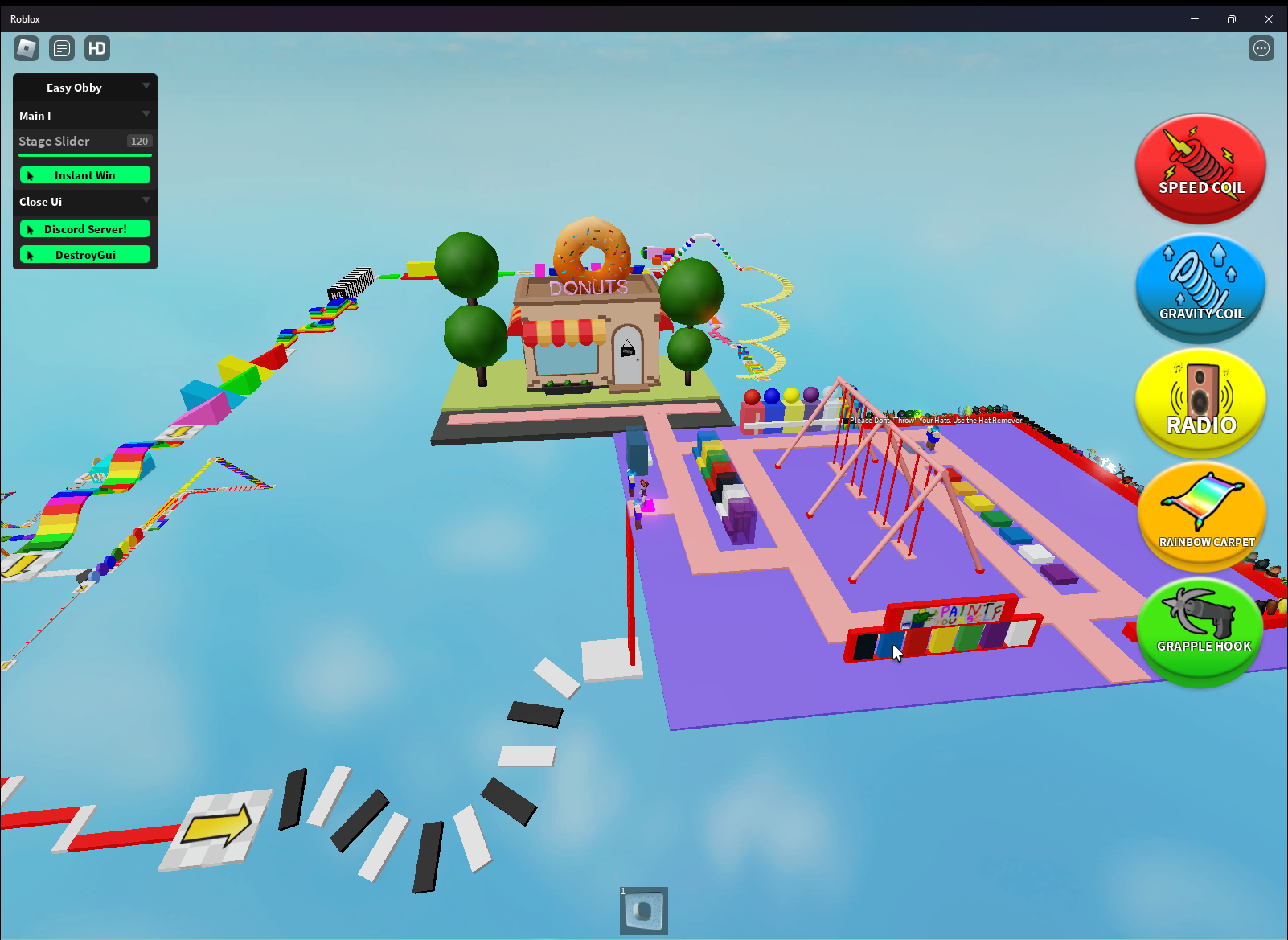The height and width of the screenshot is (940, 1288).
Task: Expand the Main I dropdown
Action: tap(146, 115)
